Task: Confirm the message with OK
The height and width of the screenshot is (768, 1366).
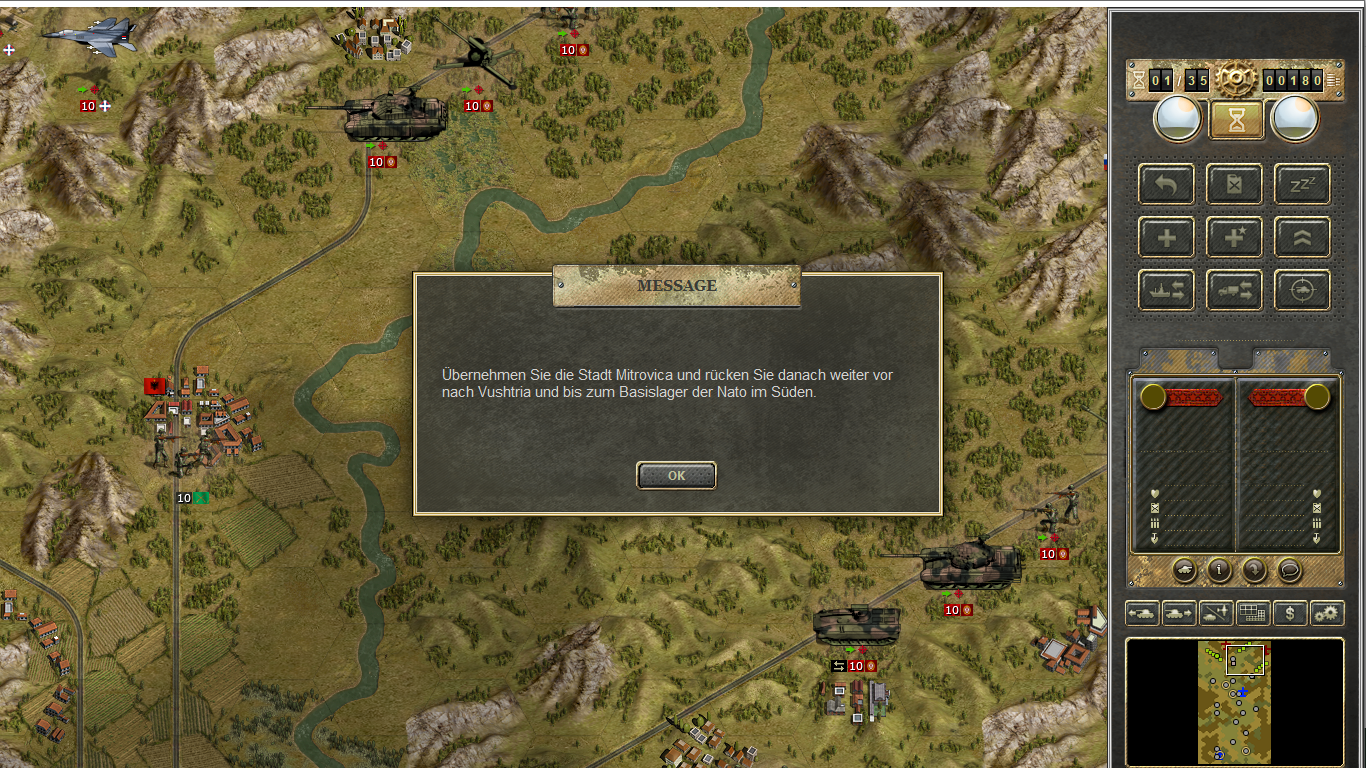Action: (676, 476)
